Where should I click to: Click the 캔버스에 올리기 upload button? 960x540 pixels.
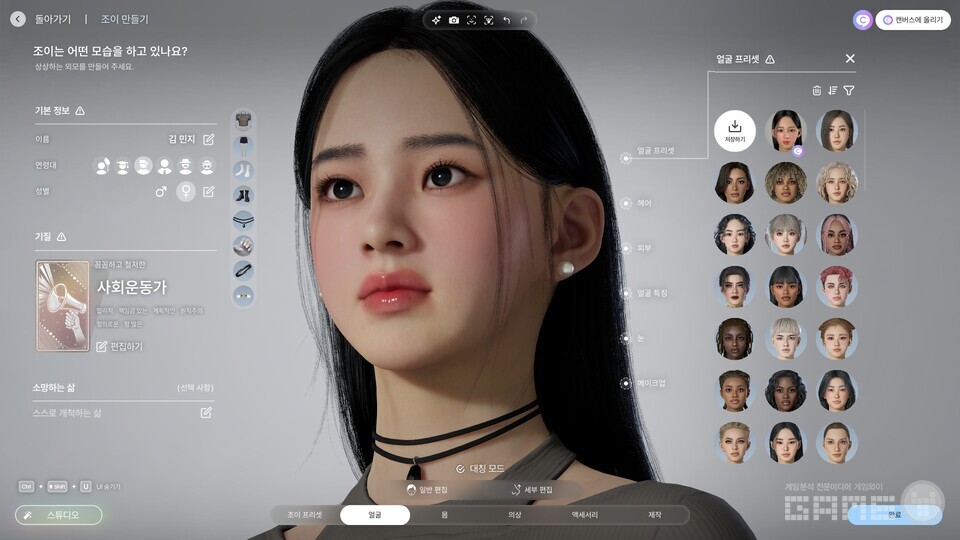[912, 20]
